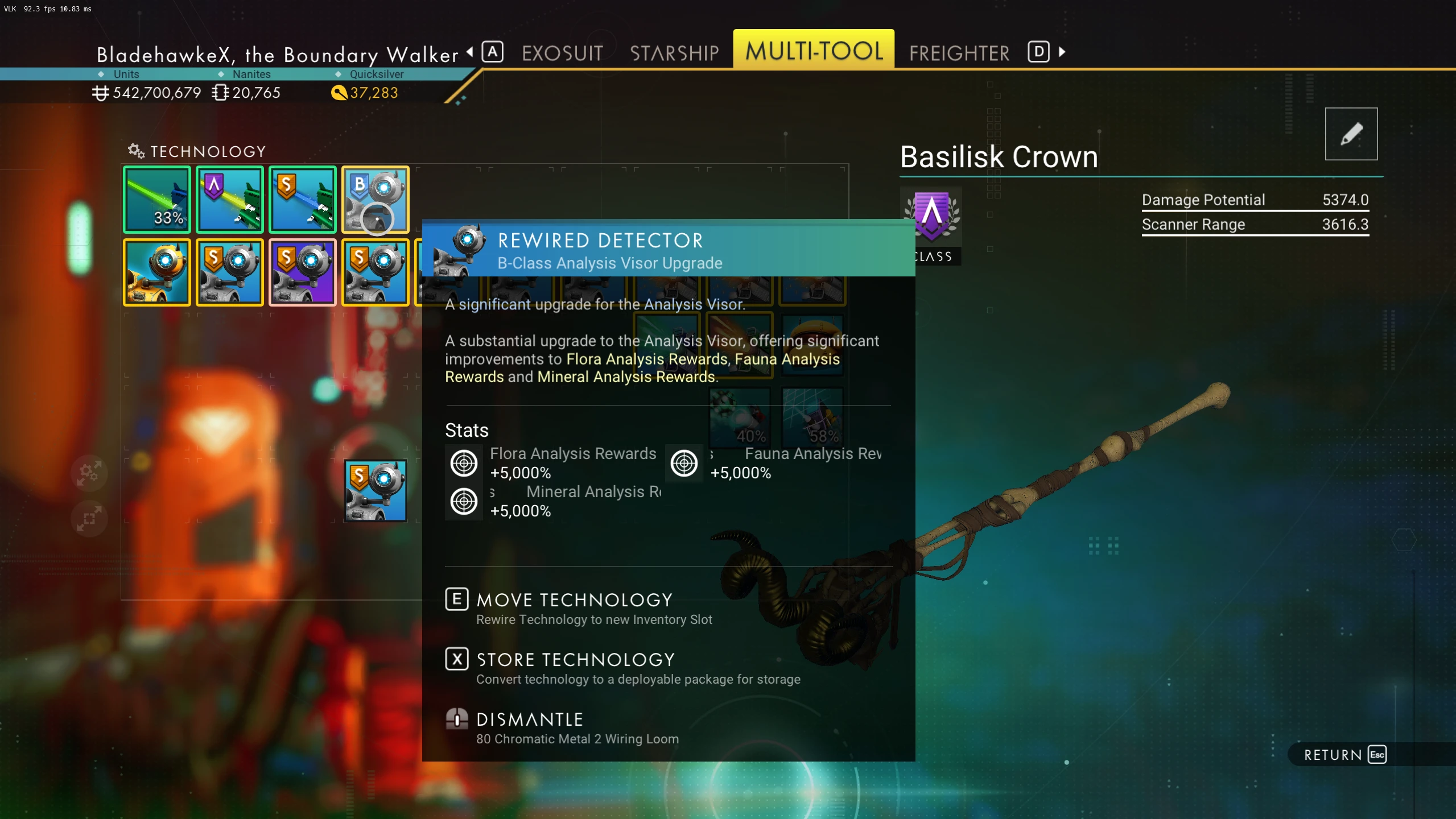Open the Starship inventory tab
Image resolution: width=1456 pixels, height=819 pixels.
[674, 53]
